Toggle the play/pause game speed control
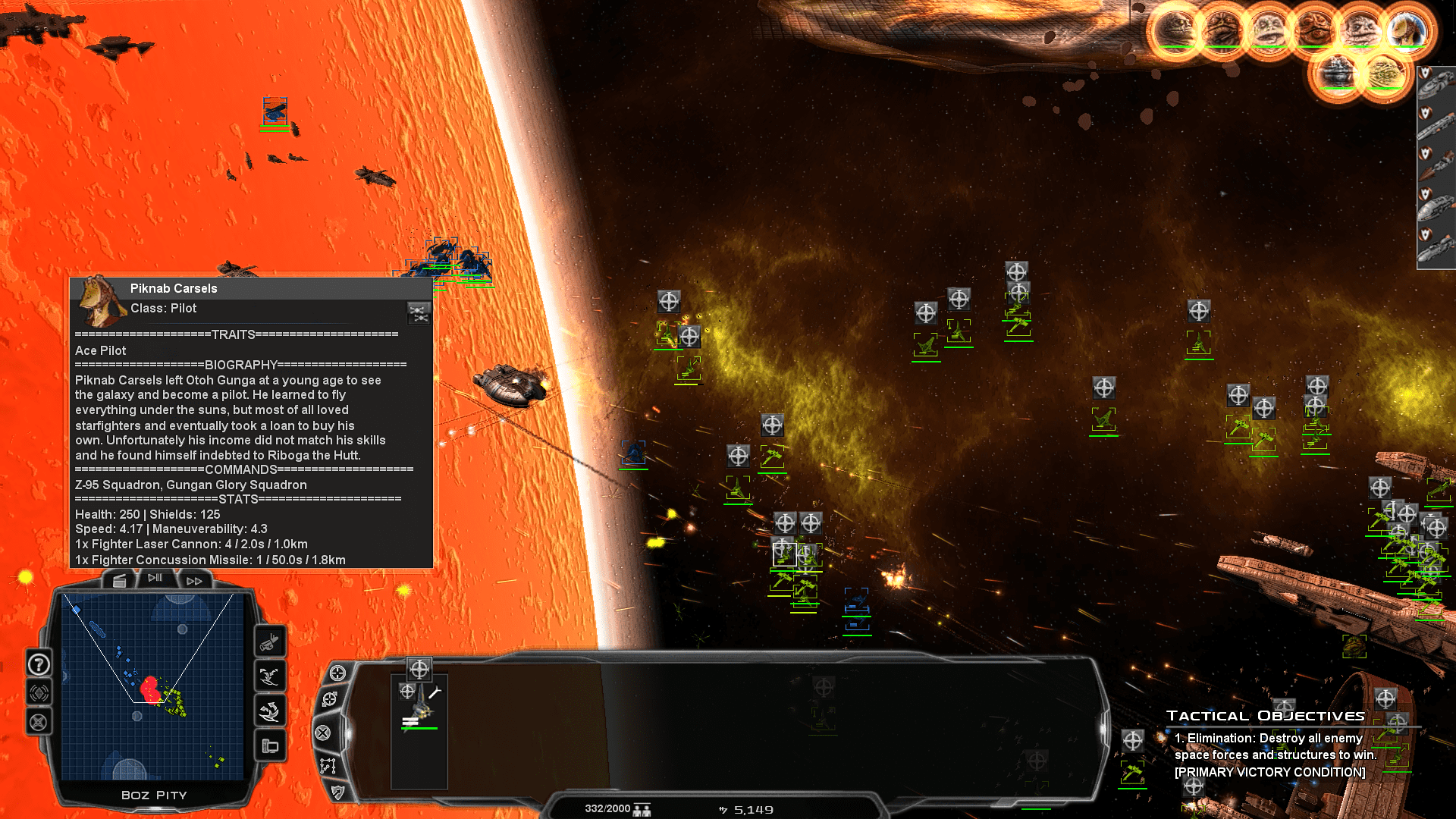This screenshot has height=819, width=1456. (x=155, y=579)
